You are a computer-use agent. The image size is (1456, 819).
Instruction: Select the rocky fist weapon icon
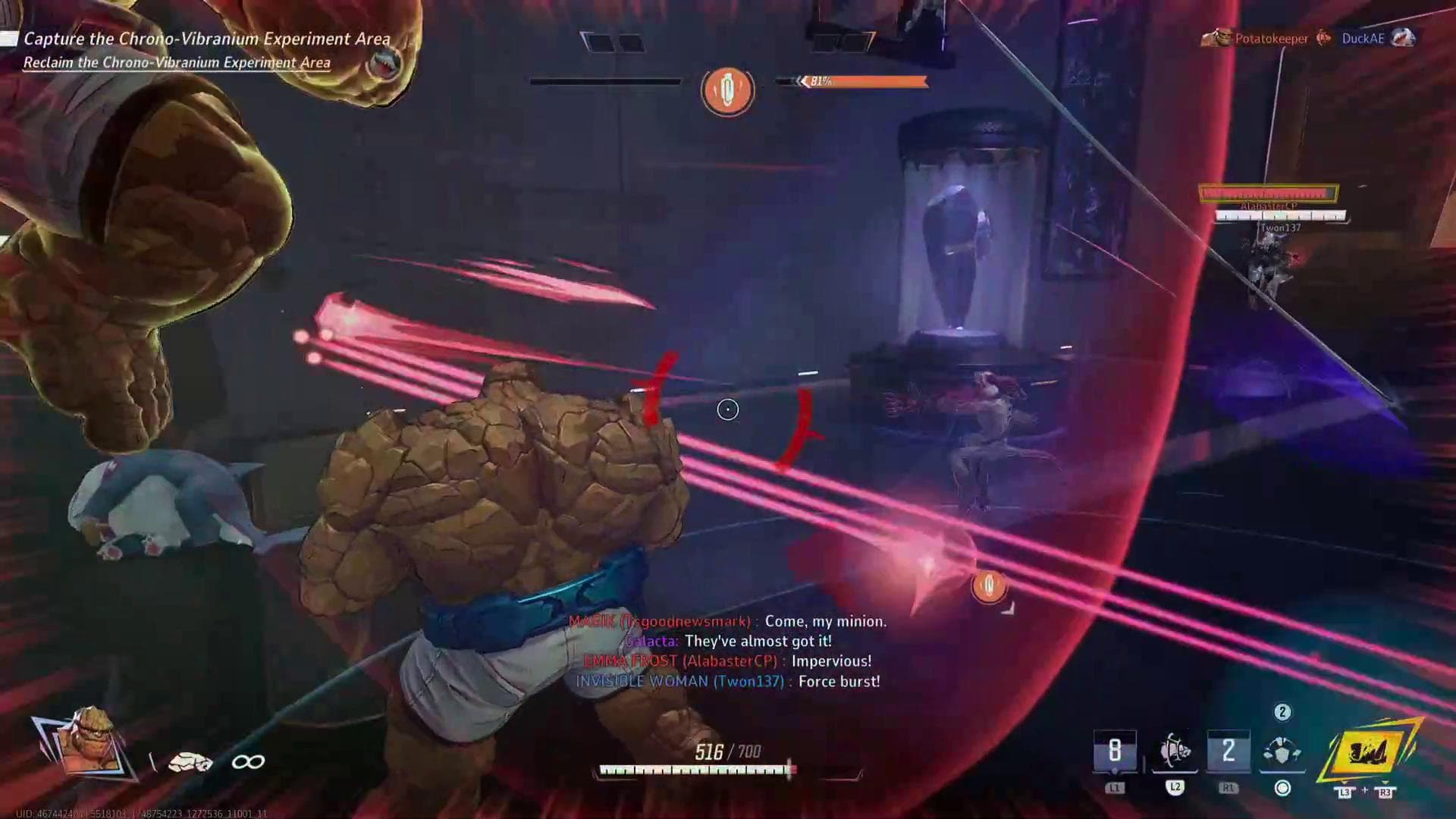point(190,762)
